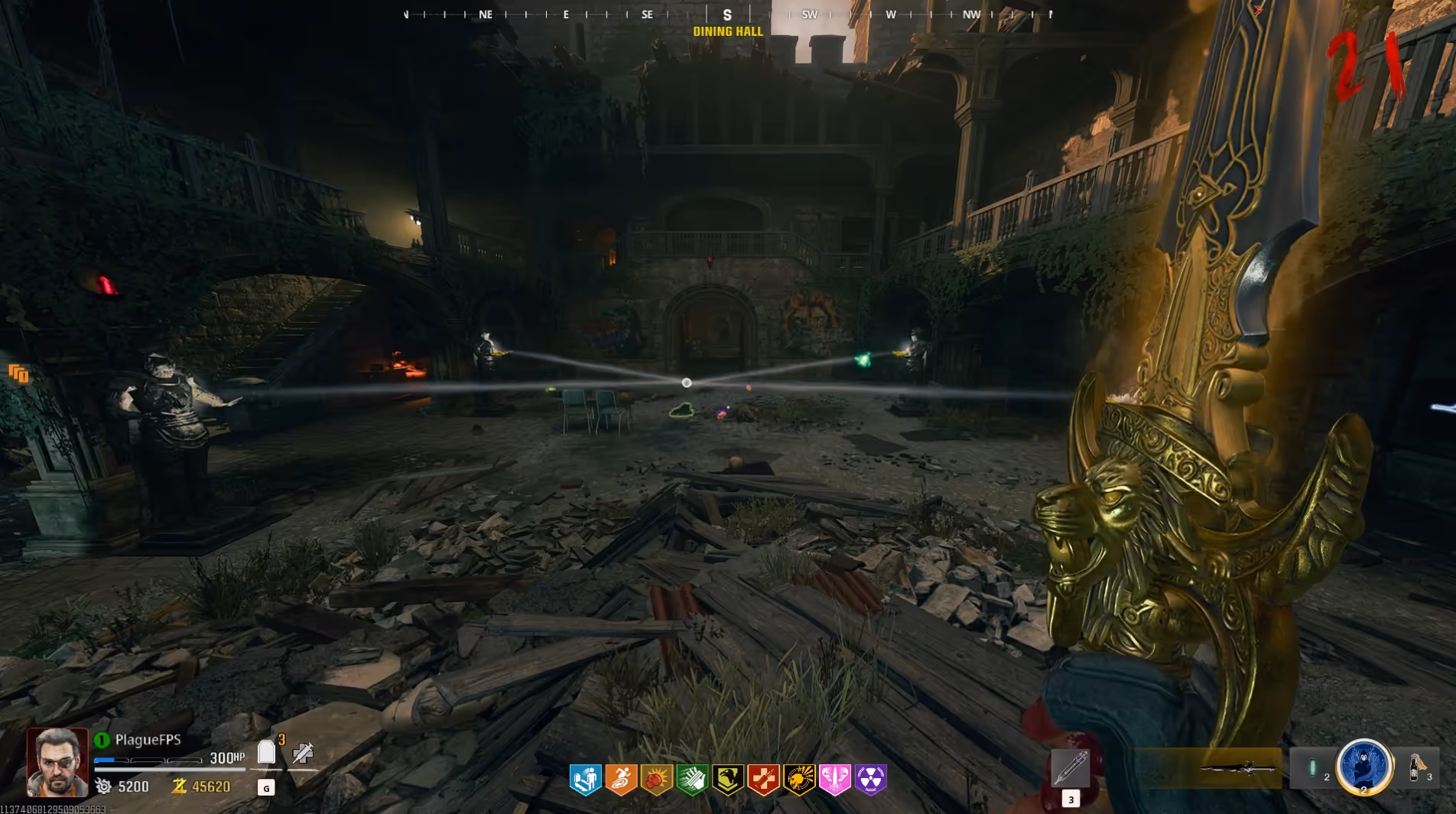Select the red cross Quick Revive perk
This screenshot has width=1456, height=814.
coord(763,780)
